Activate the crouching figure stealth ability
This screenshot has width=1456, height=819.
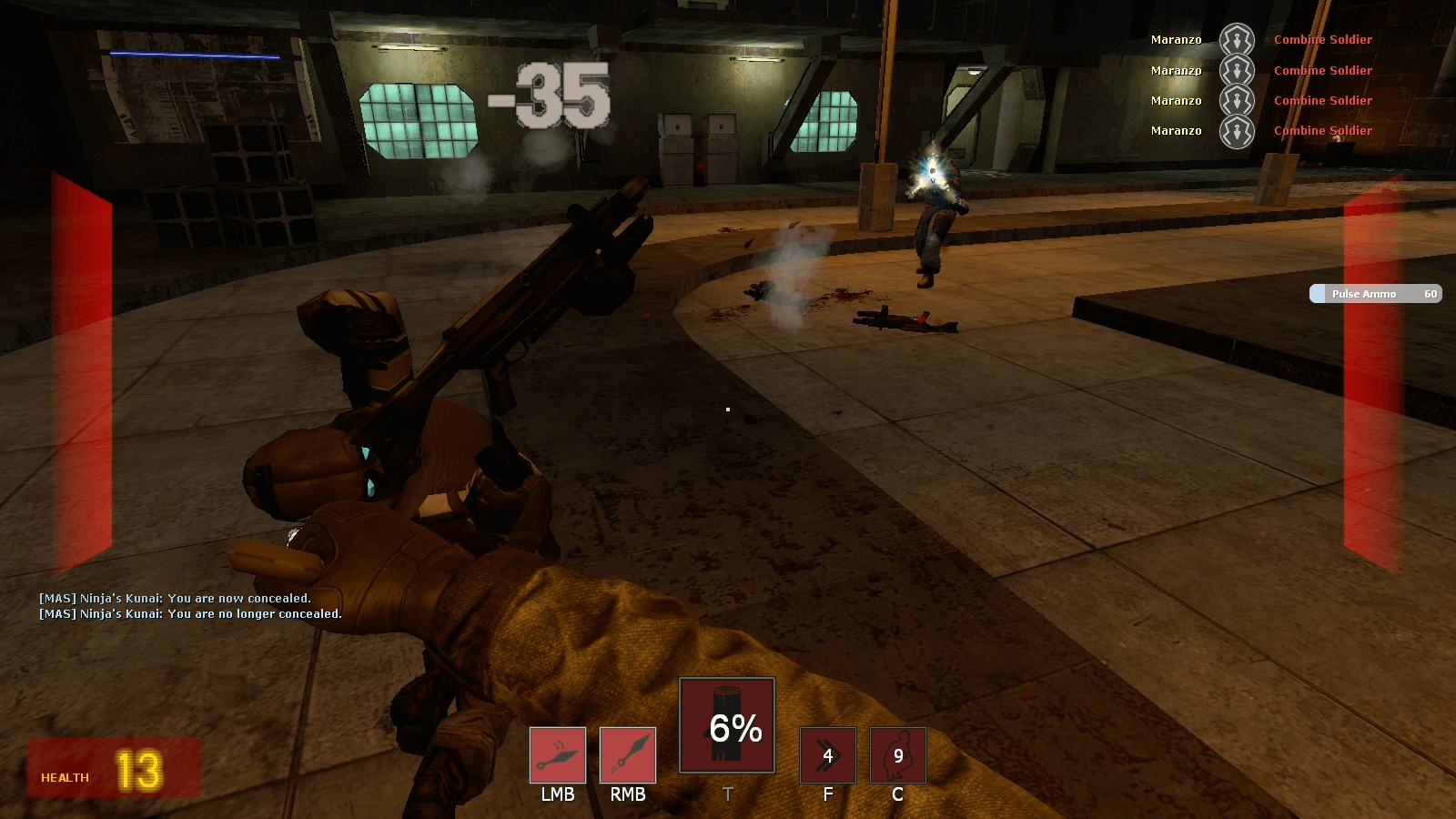pyautogui.click(x=897, y=755)
